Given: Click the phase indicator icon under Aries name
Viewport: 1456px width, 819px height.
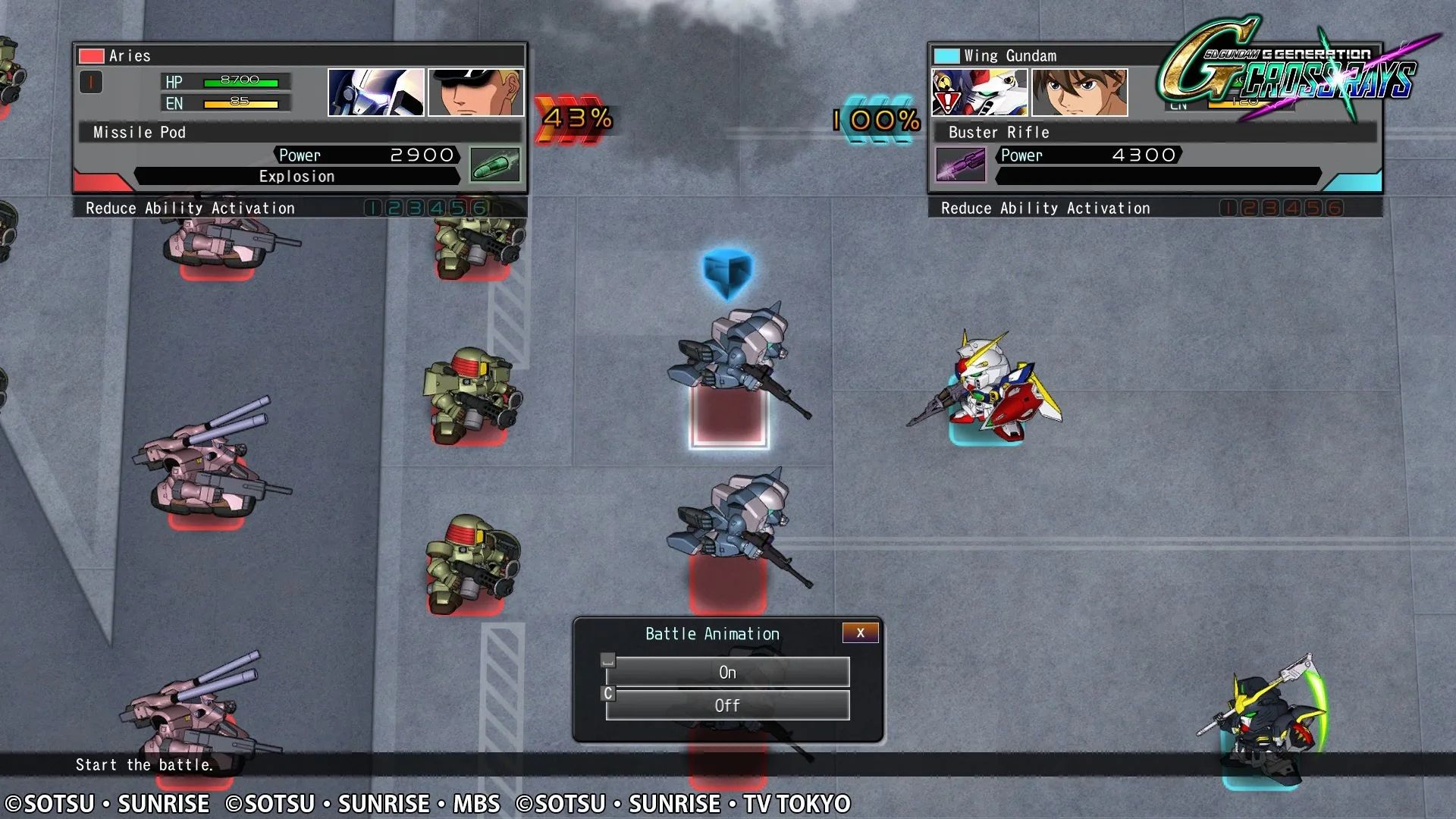Looking at the screenshot, I should pyautogui.click(x=91, y=82).
